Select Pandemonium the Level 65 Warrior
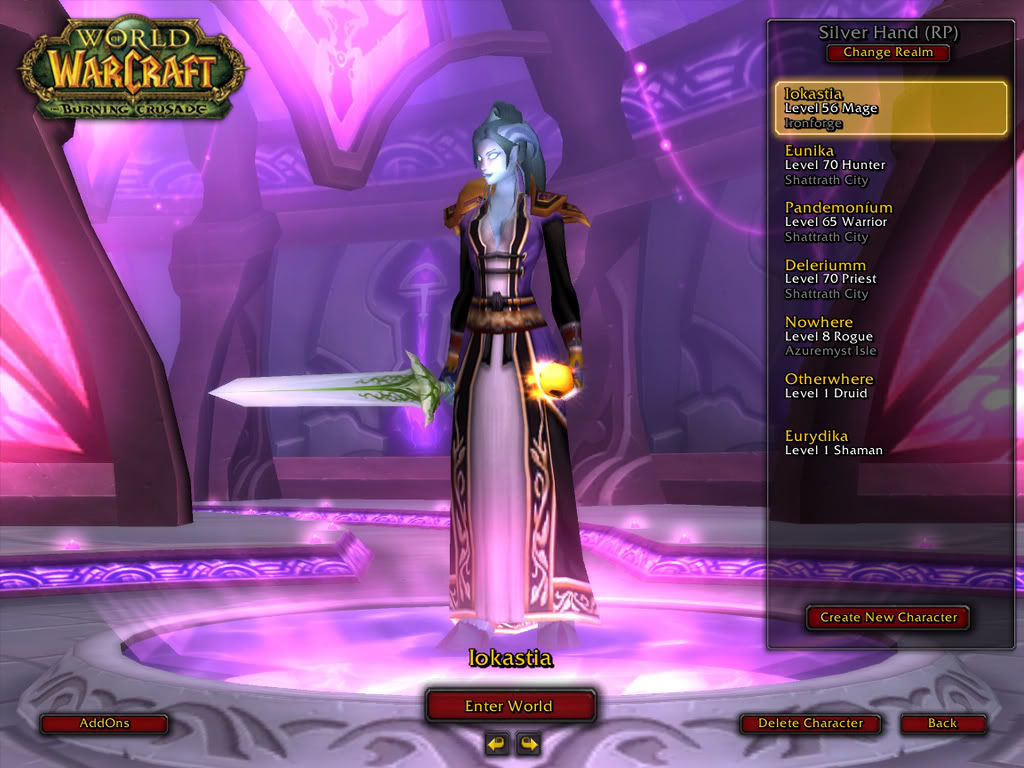The height and width of the screenshot is (768, 1024). (890, 222)
